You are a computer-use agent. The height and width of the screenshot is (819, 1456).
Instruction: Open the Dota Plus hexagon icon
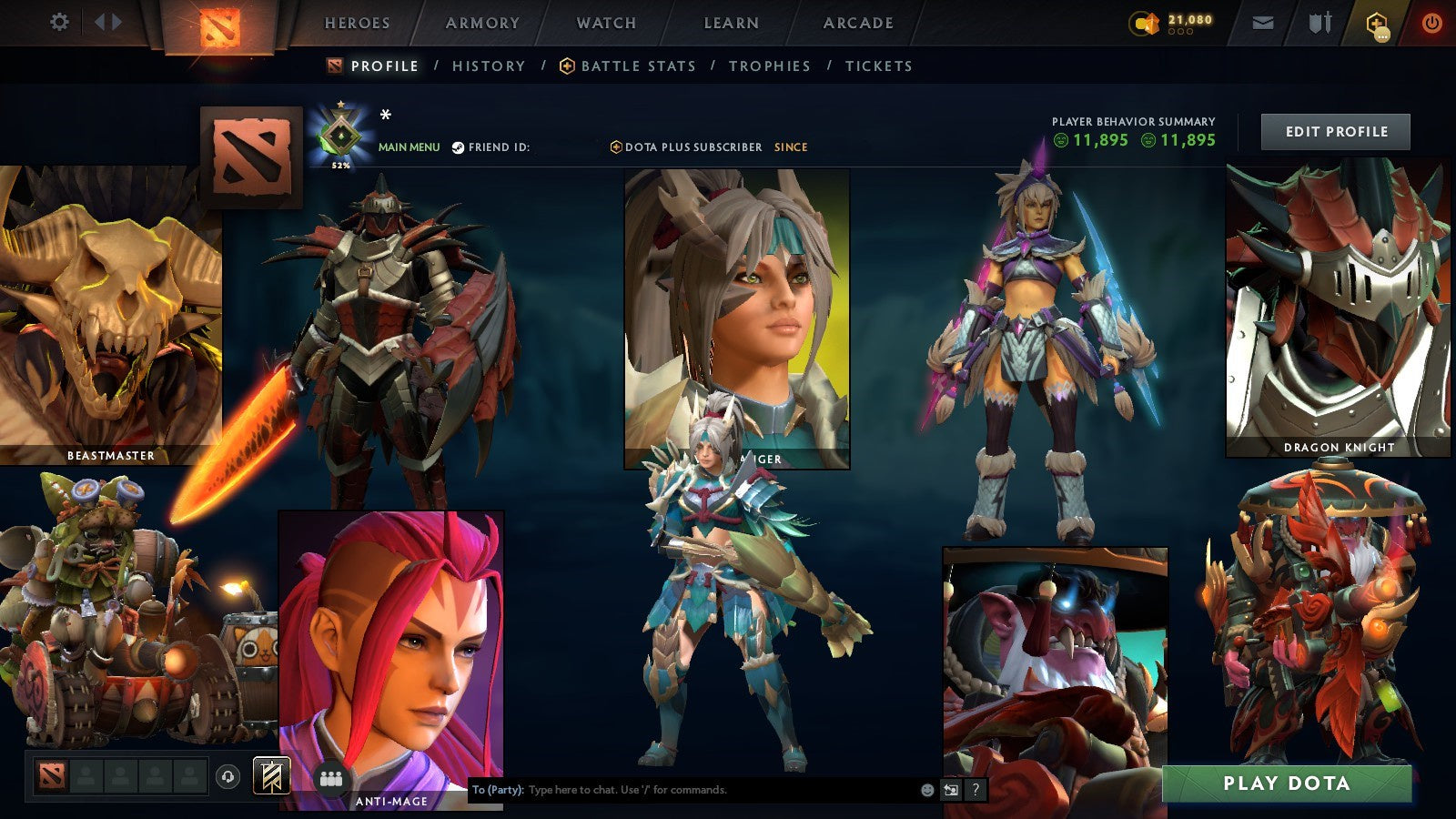(1377, 21)
